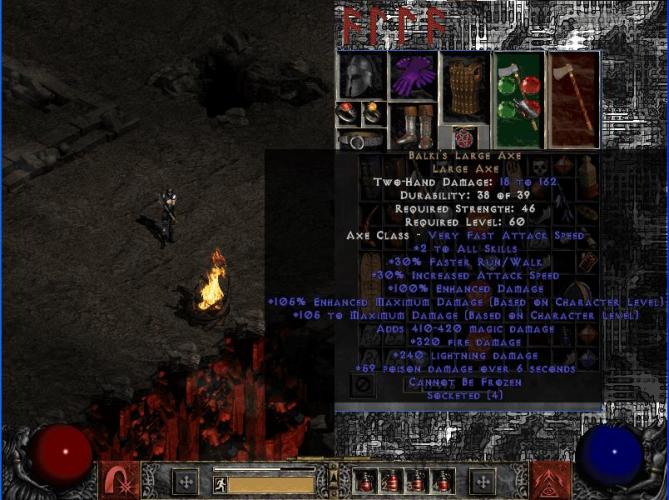Screen dimensions: 669x500
Task: Click the red amulet slot
Action: tap(464, 137)
